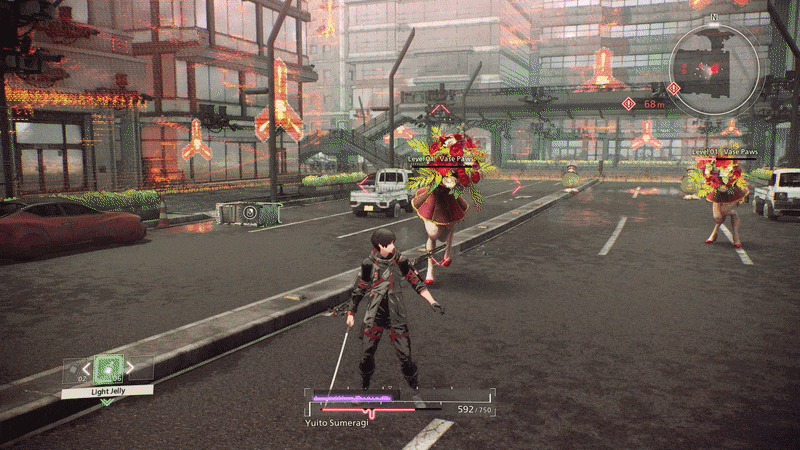Cycle to the previous item with left arrow
Image resolution: width=800 pixels, height=450 pixels.
(x=85, y=370)
